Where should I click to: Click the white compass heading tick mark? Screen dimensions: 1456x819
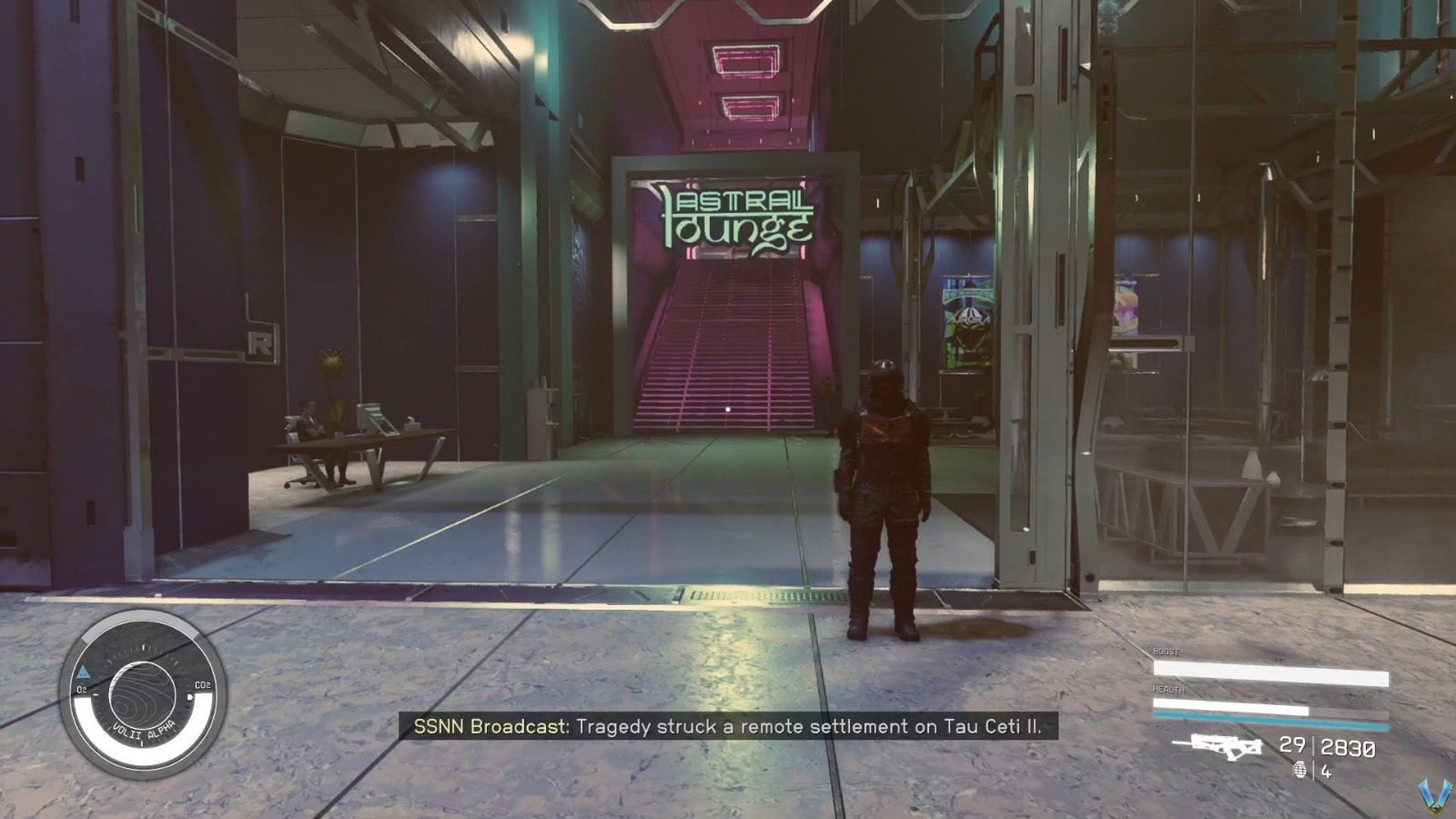pos(144,648)
